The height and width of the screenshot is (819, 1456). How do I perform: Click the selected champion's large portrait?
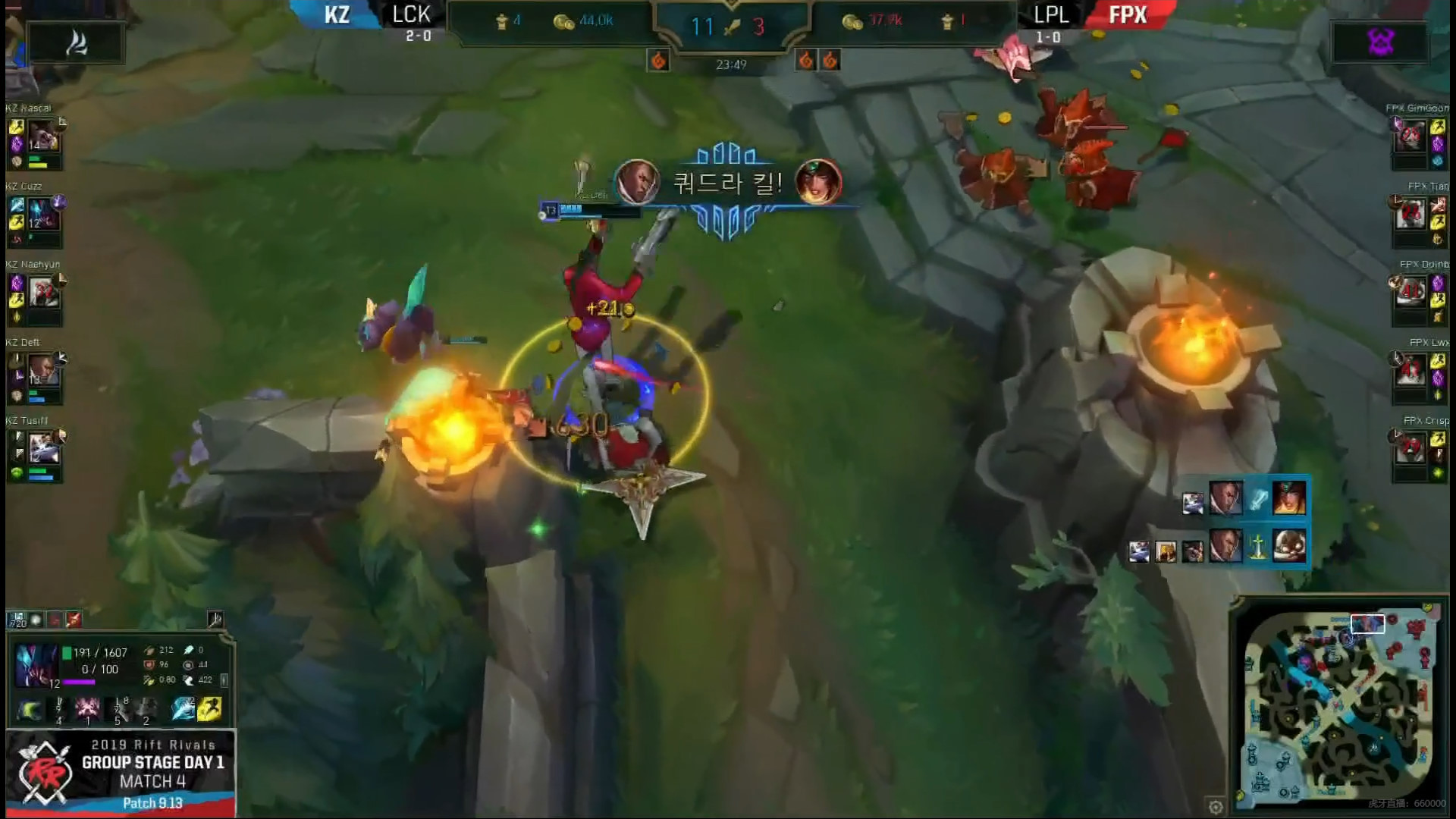36,665
